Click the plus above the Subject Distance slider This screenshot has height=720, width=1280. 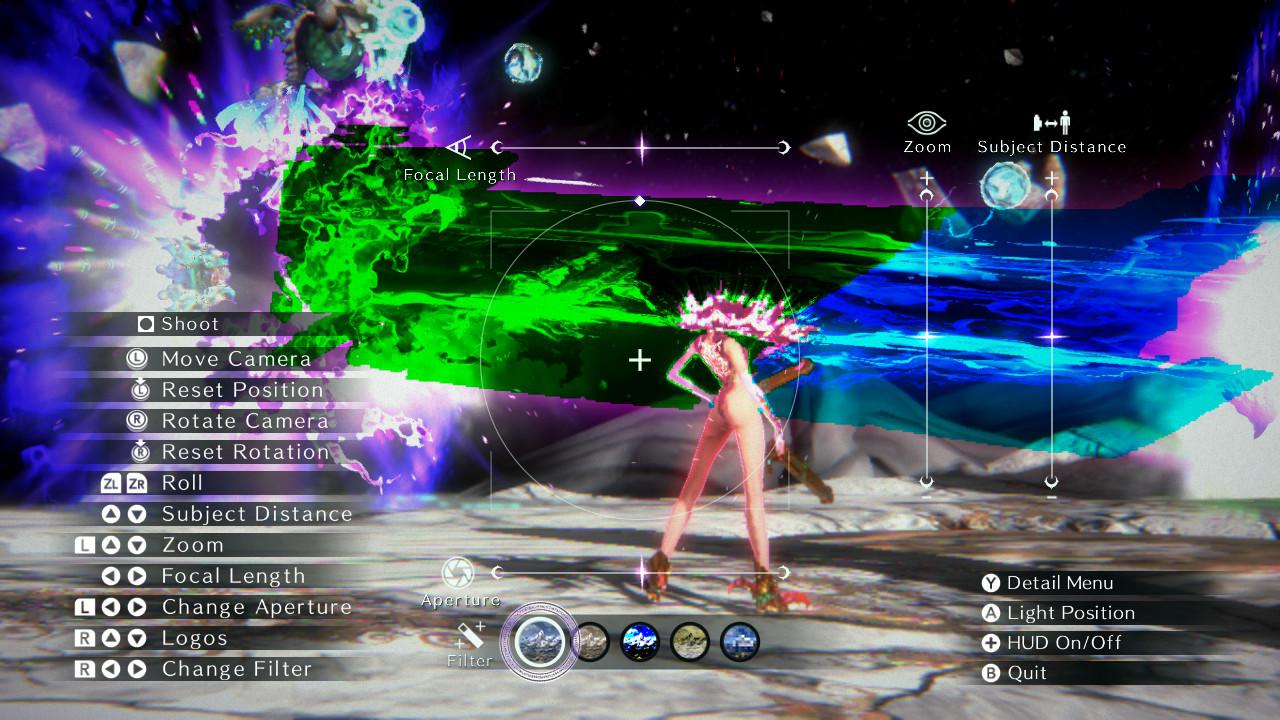pos(1051,178)
